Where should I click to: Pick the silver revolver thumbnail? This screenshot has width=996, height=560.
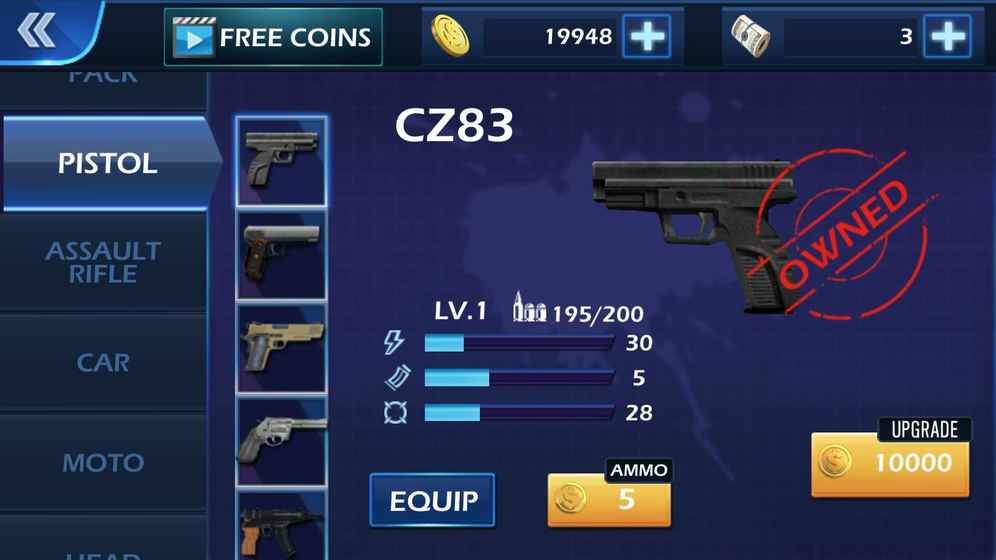coord(281,441)
